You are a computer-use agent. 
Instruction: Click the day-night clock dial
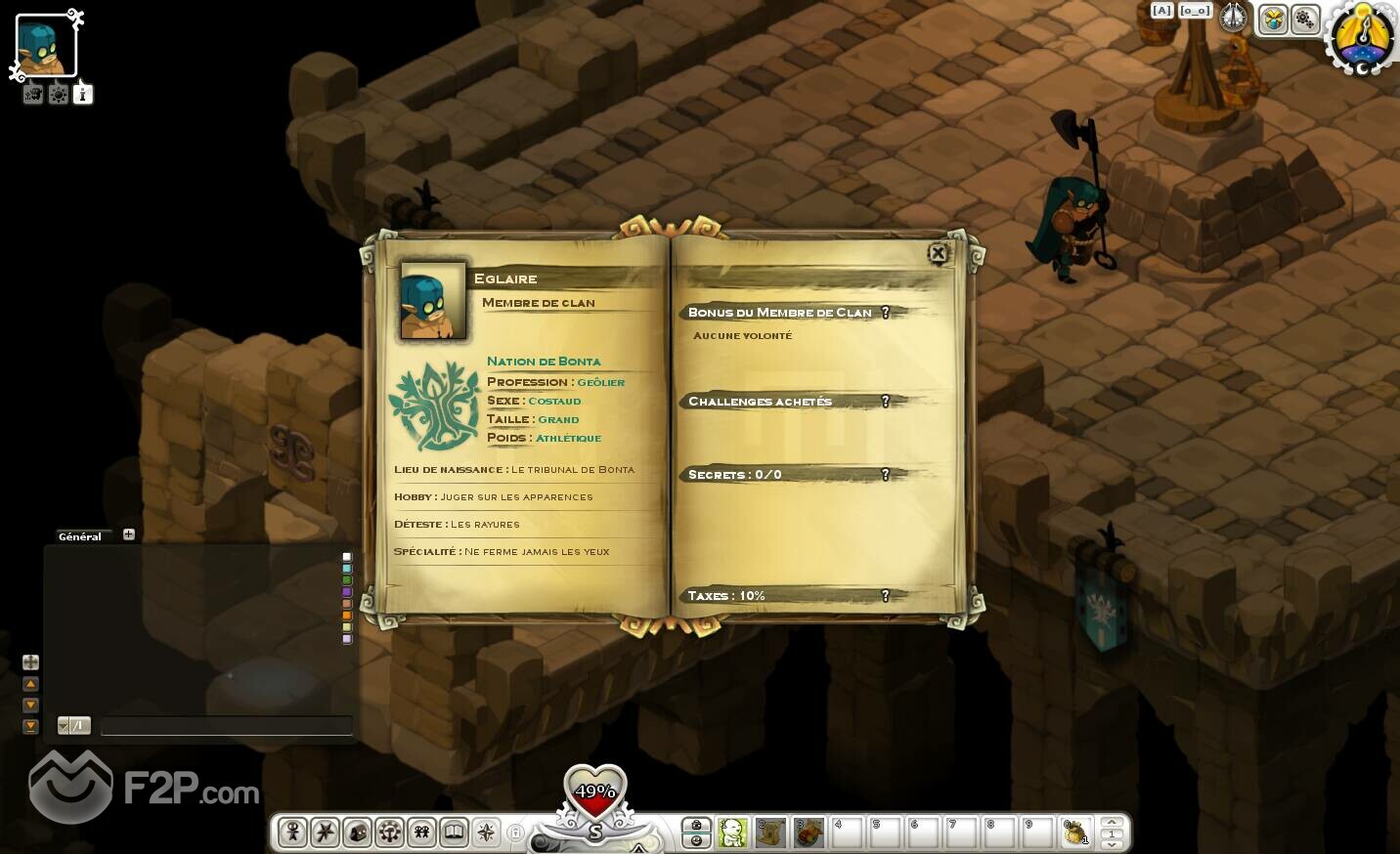(x=1364, y=39)
